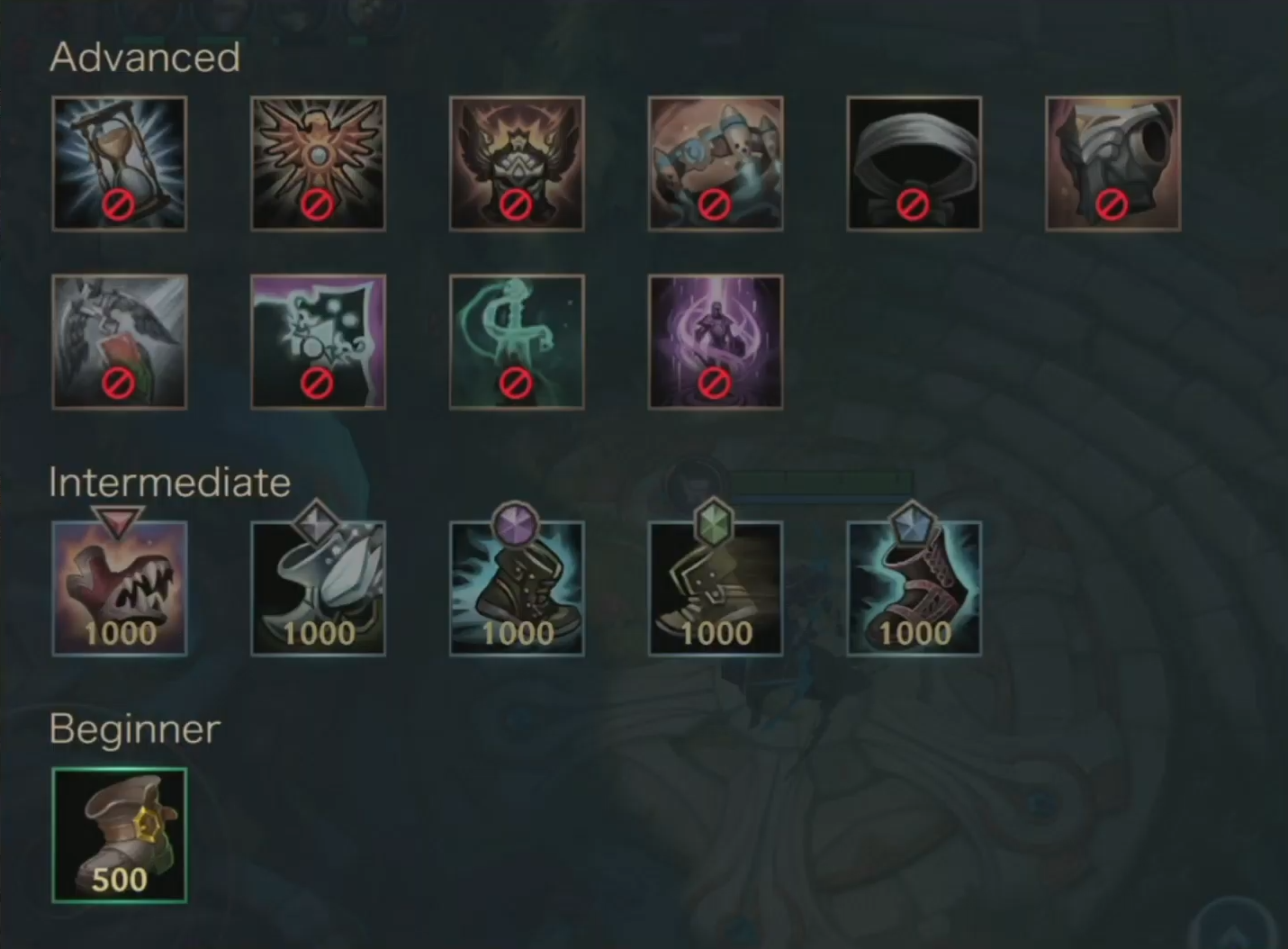Collapse the Intermediate items section
Viewport: 1288px width, 949px height.
(168, 483)
